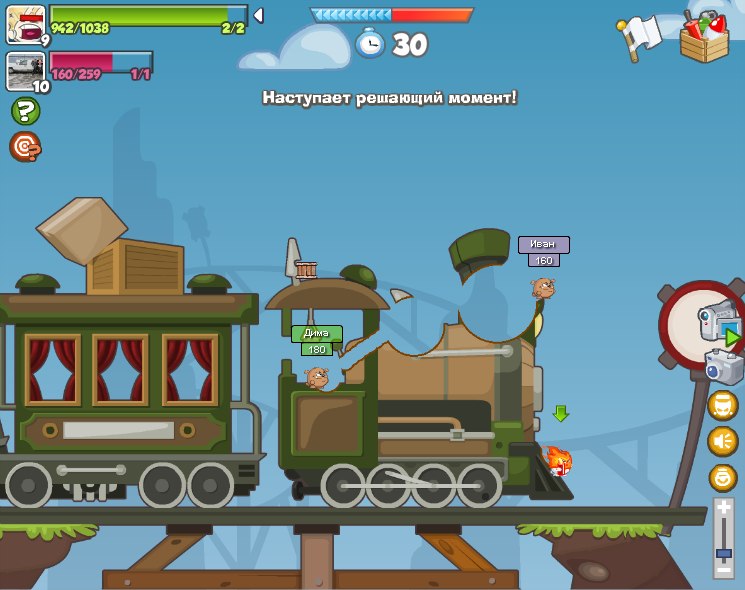Zoom in with the slider's plus sign
The height and width of the screenshot is (590, 745).
pyautogui.click(x=724, y=509)
